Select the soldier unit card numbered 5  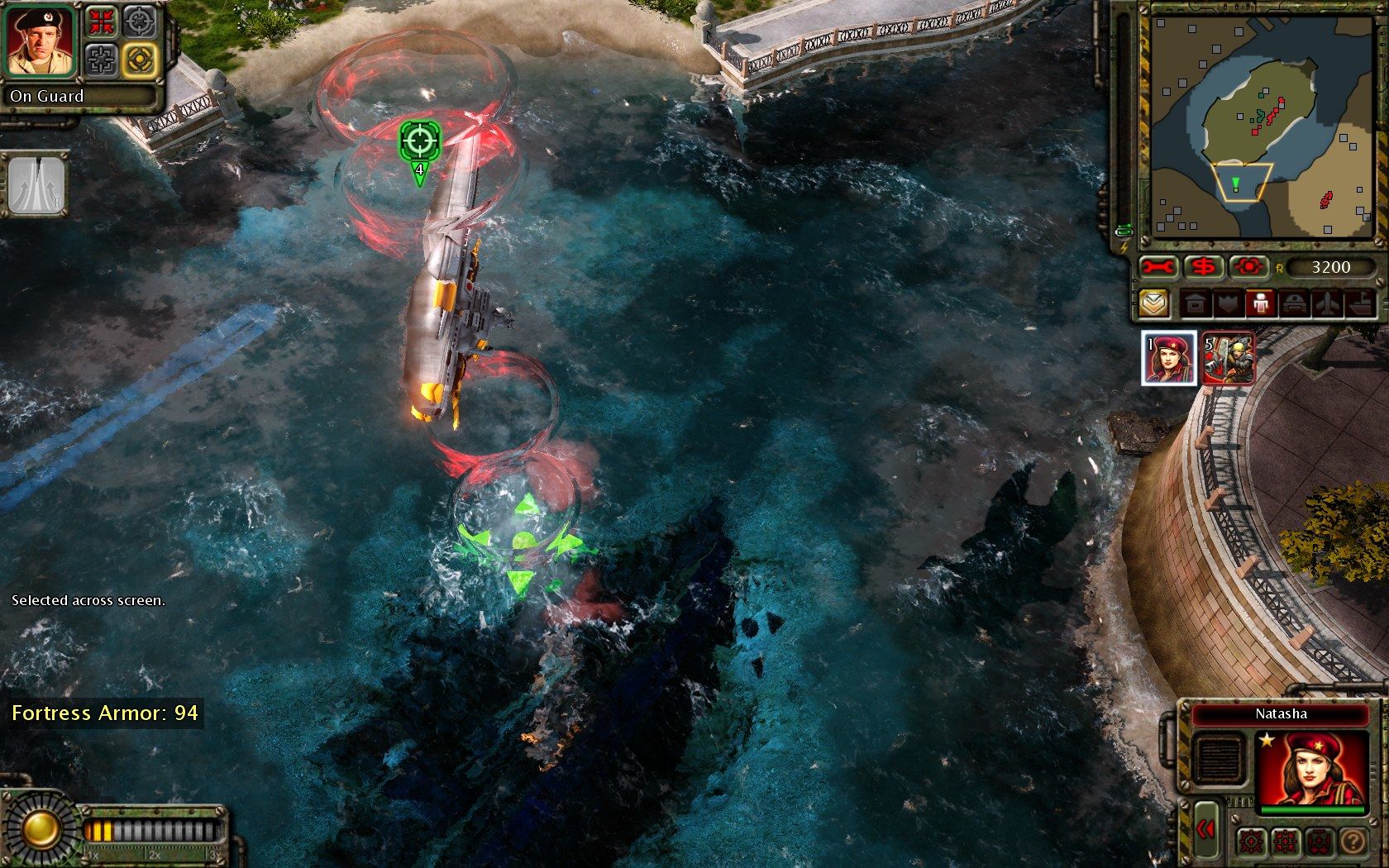[1228, 358]
